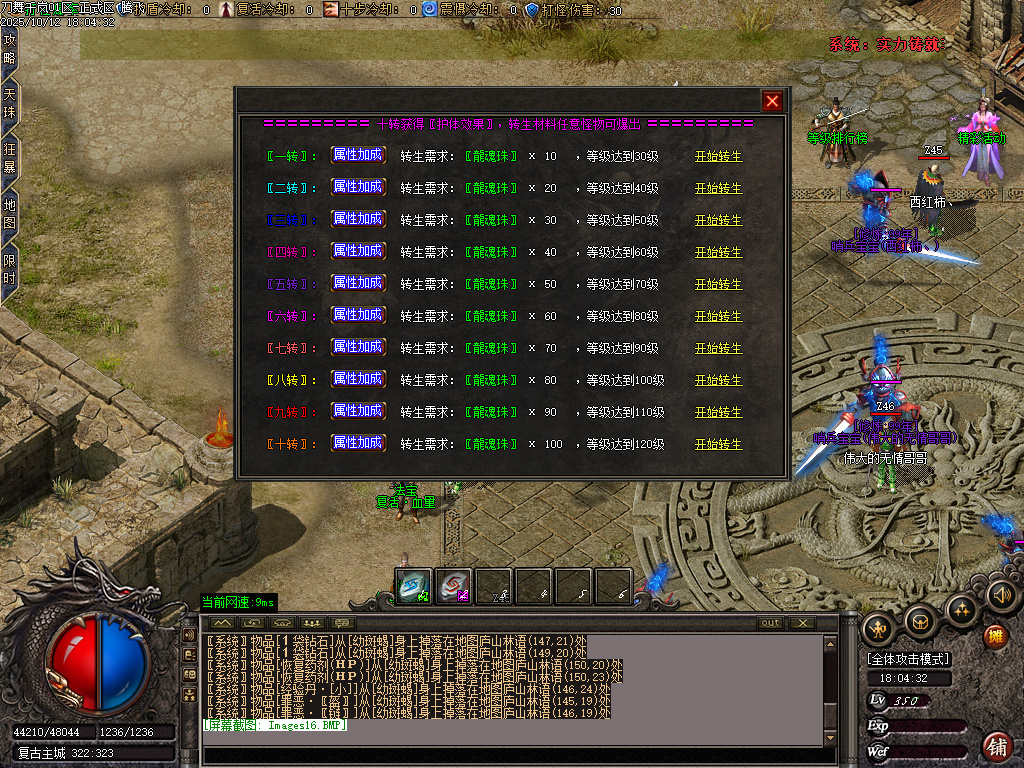Show 属性加成 for 七转
1024x768 pixels.
(358, 347)
